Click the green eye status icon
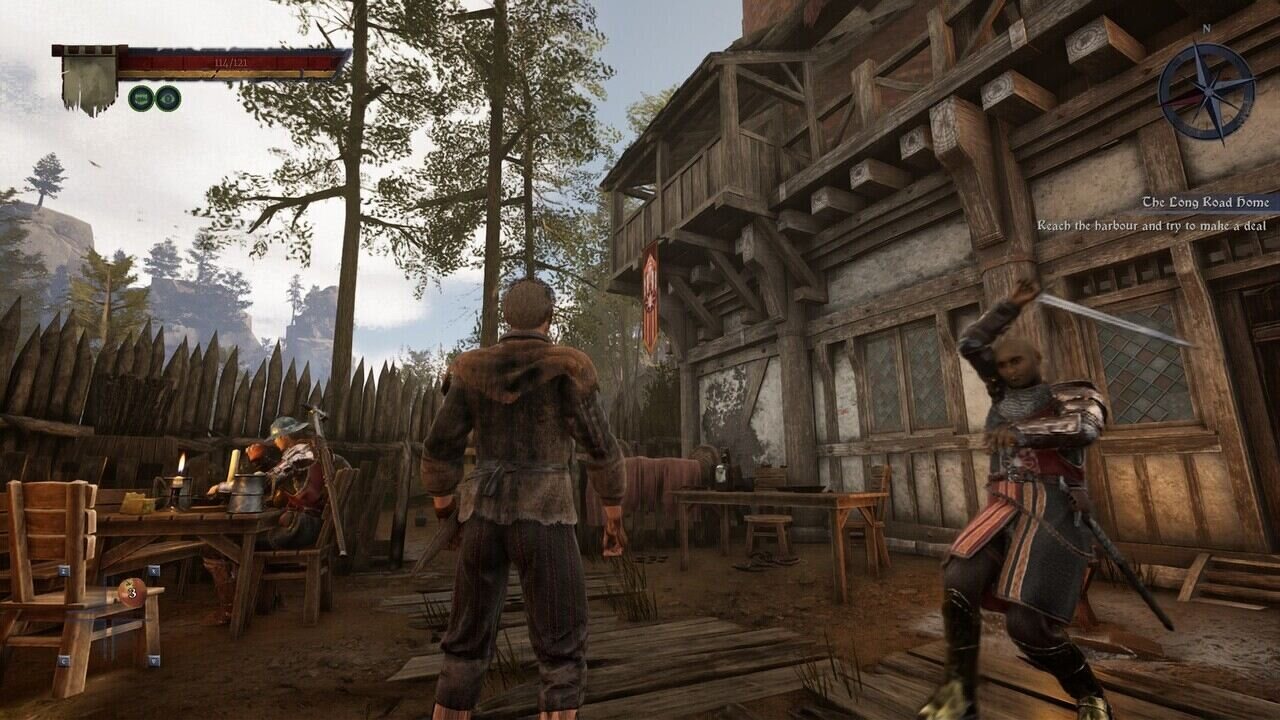This screenshot has width=1280, height=720. pos(168,98)
